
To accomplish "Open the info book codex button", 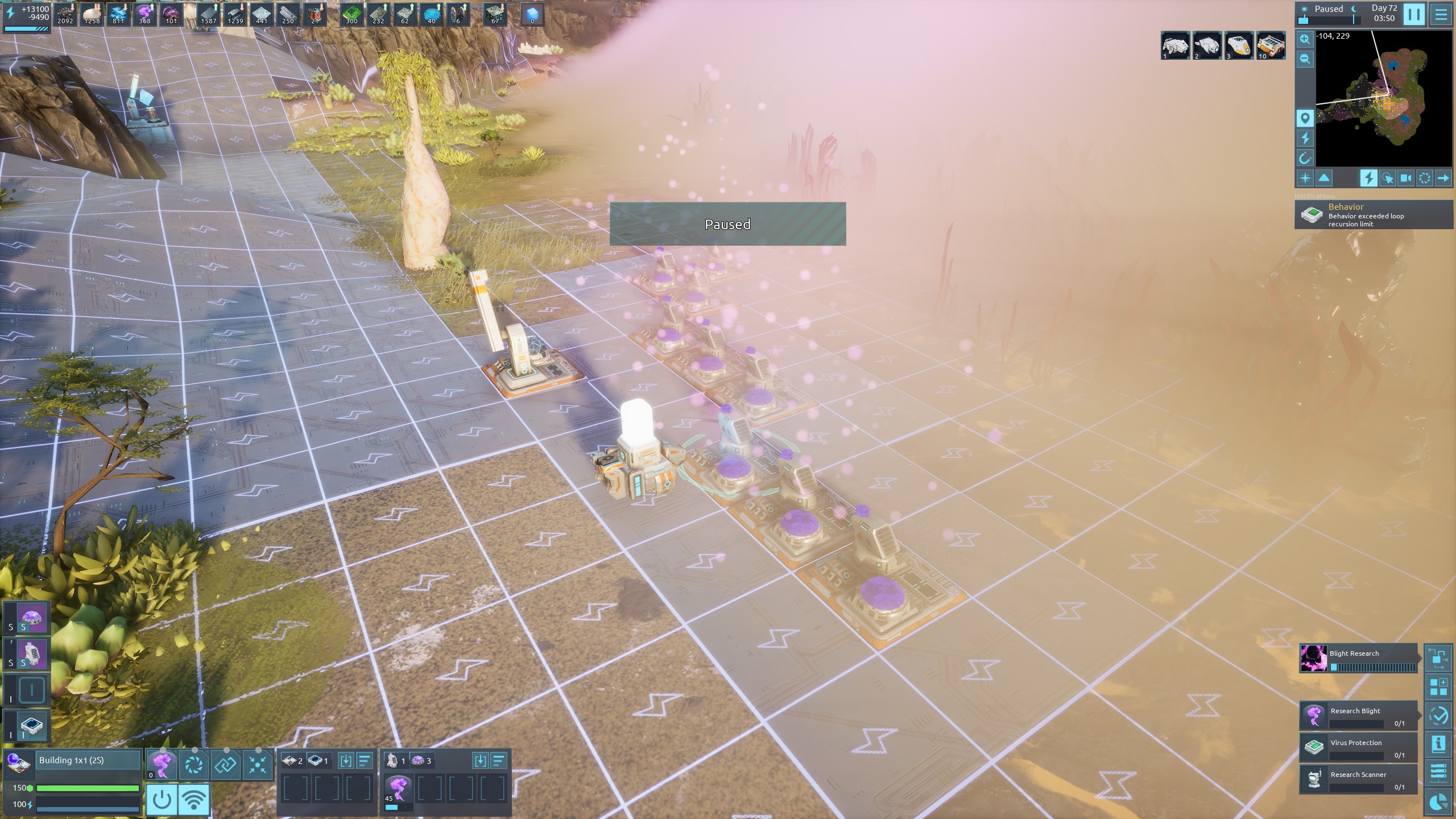I will [x=1438, y=743].
